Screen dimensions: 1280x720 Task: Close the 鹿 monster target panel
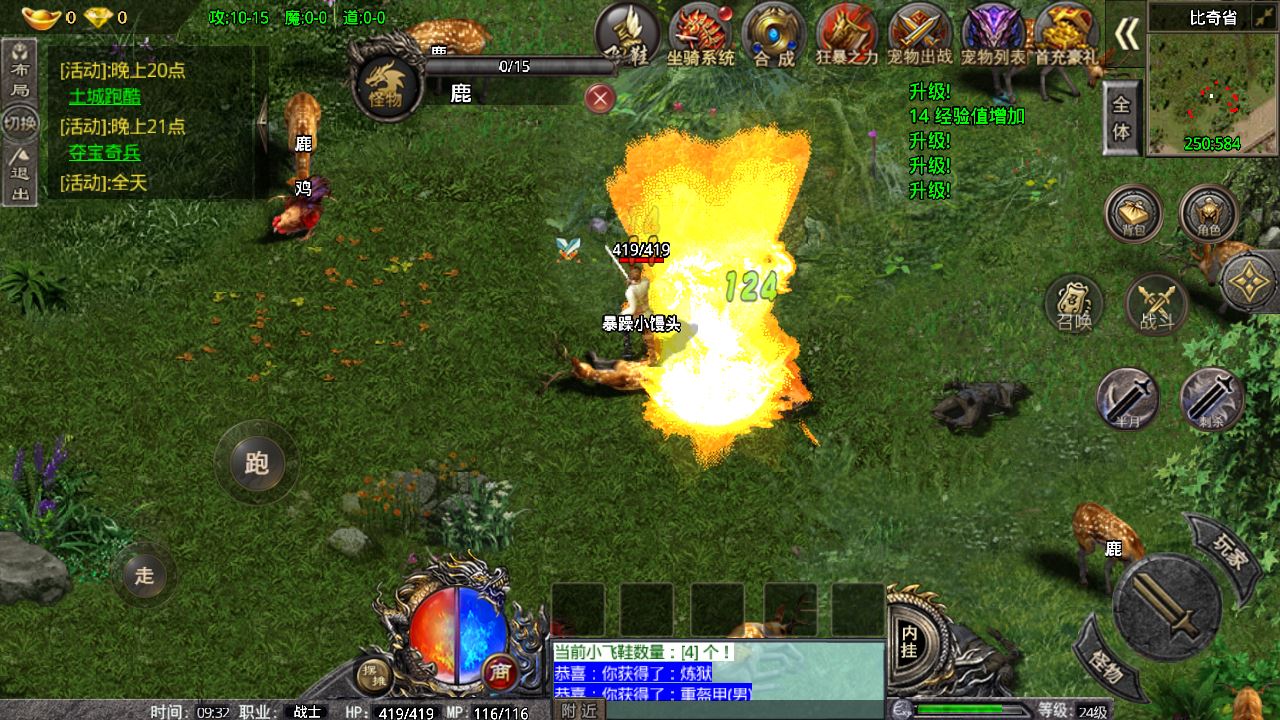(599, 97)
